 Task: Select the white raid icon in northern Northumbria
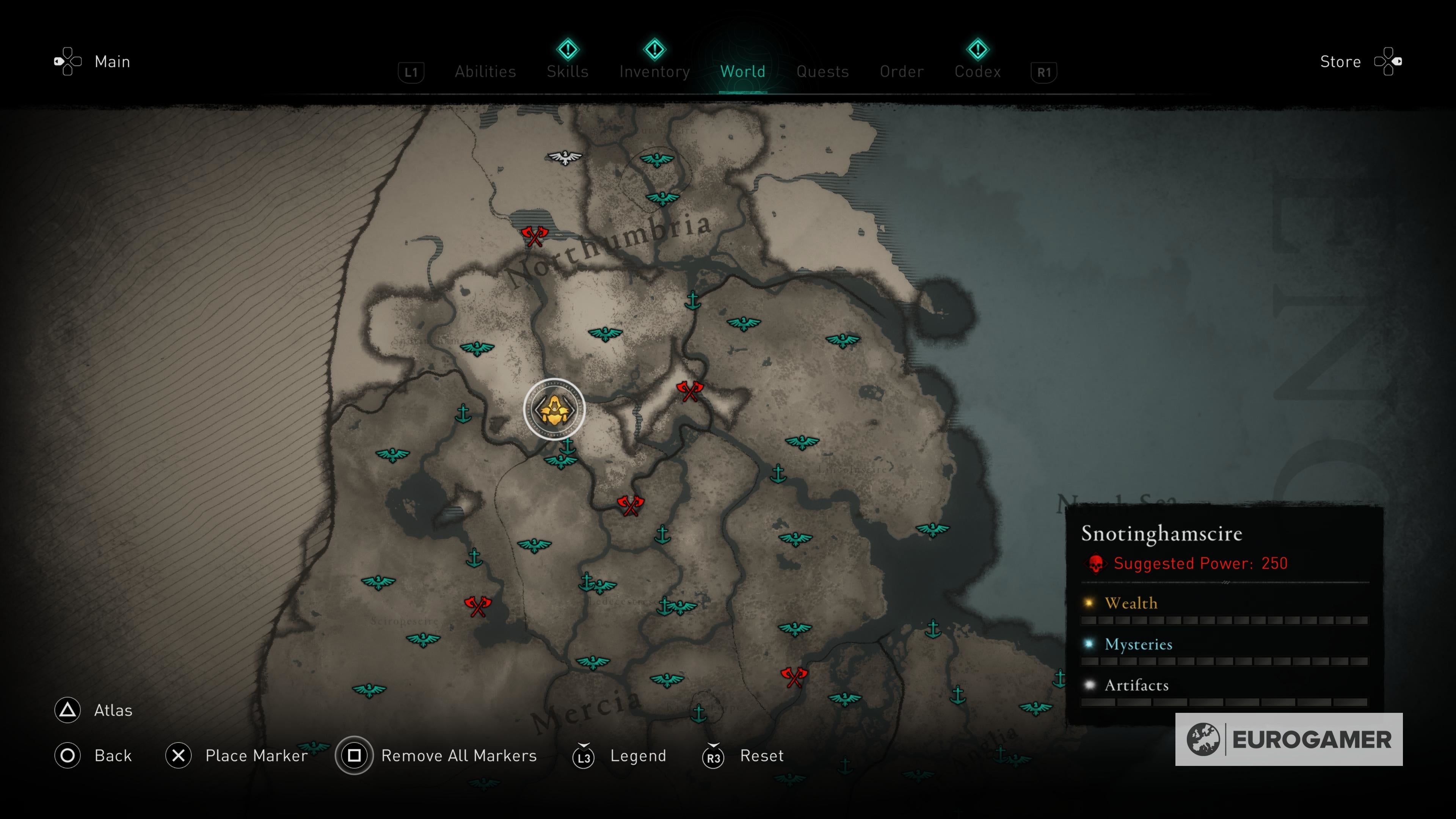coord(565,158)
